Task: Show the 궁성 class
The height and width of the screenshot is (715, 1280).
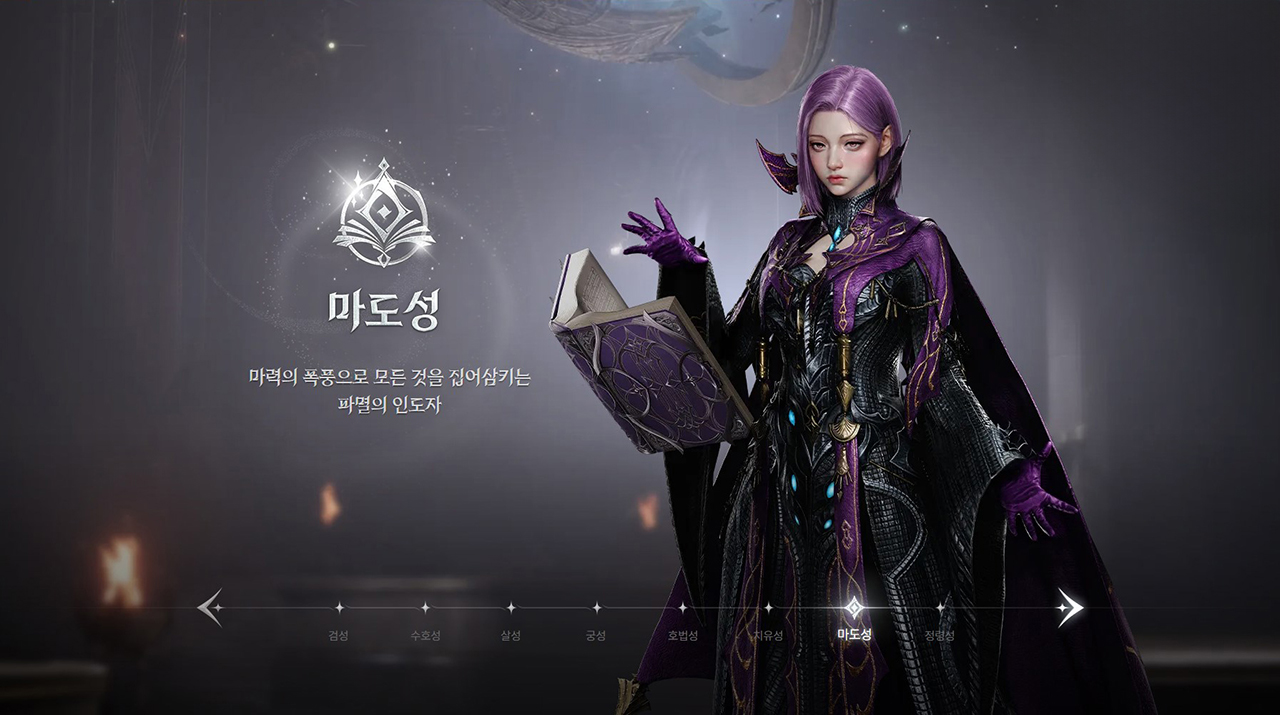Action: pyautogui.click(x=596, y=608)
